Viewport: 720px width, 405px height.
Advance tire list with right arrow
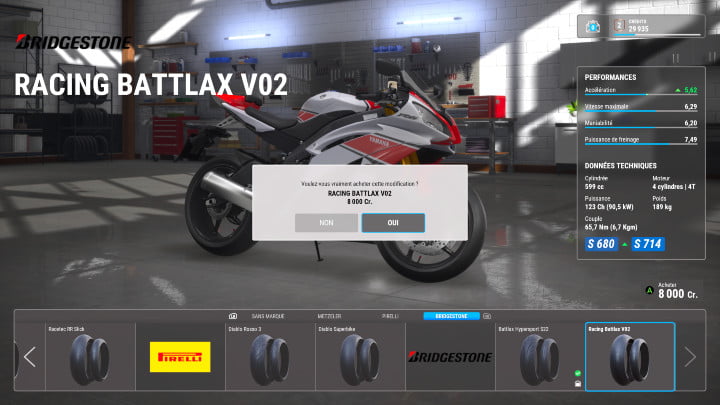[x=689, y=356]
